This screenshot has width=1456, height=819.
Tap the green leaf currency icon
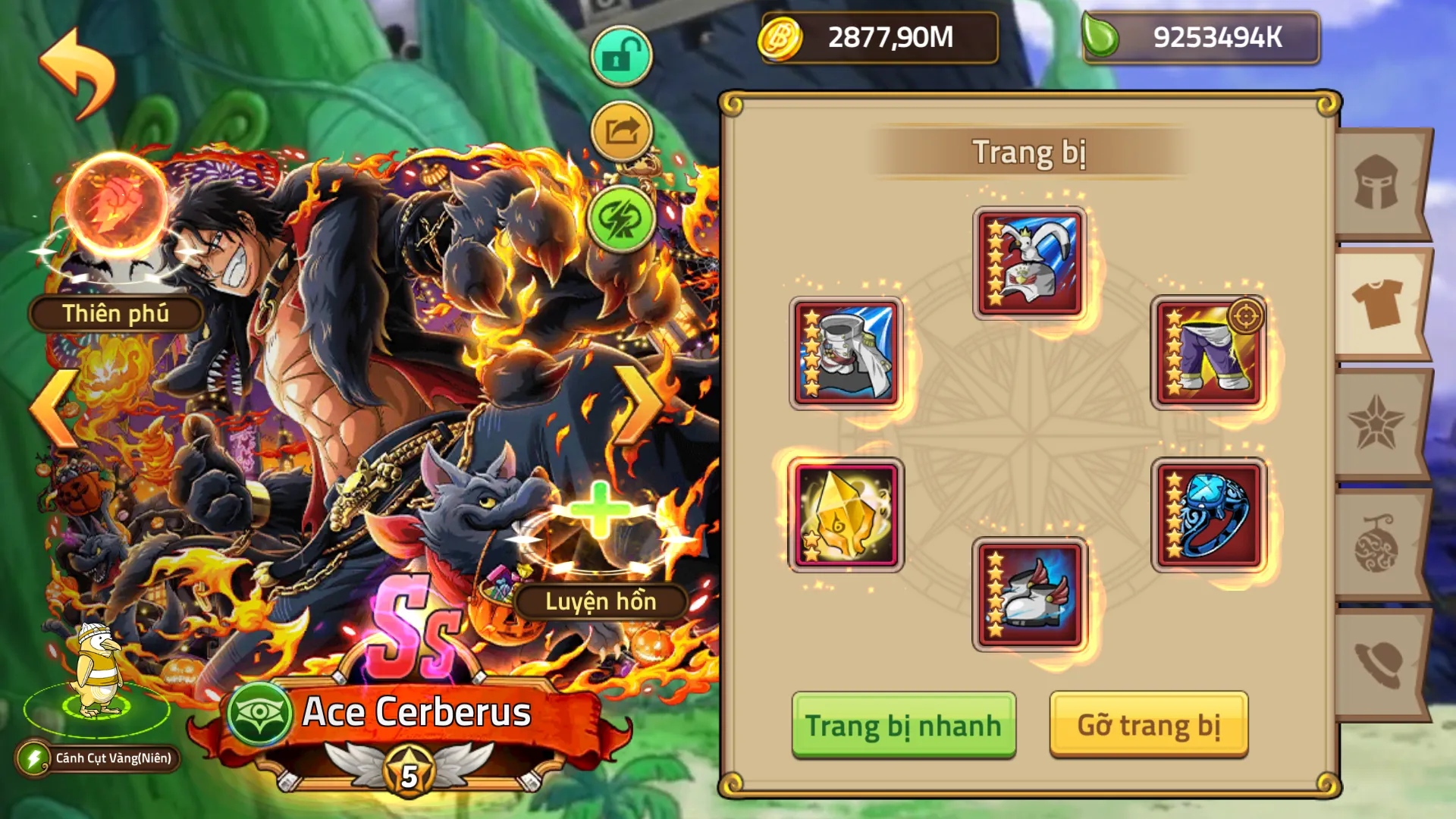pyautogui.click(x=1102, y=34)
